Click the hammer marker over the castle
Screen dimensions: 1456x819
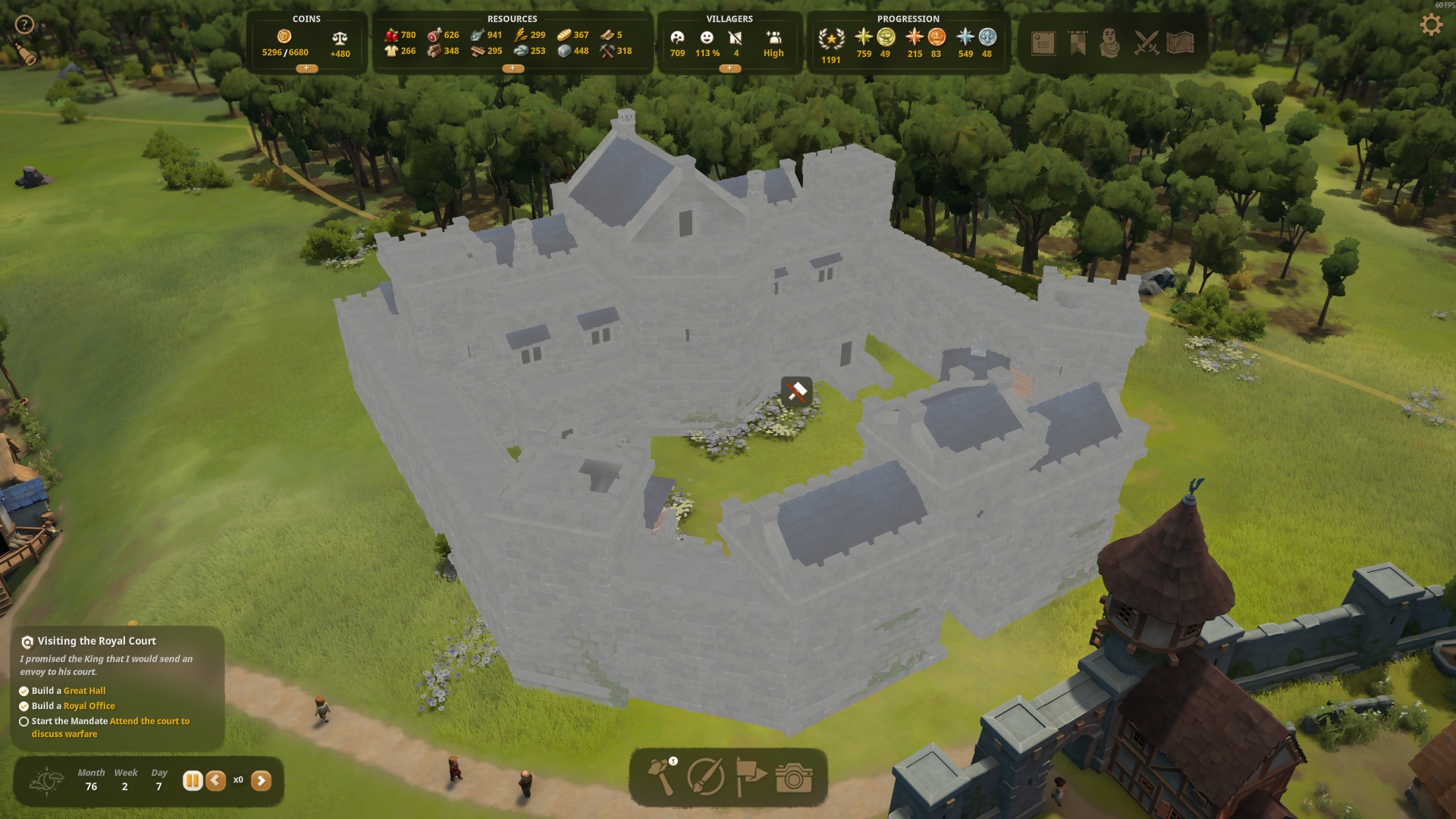(x=796, y=391)
